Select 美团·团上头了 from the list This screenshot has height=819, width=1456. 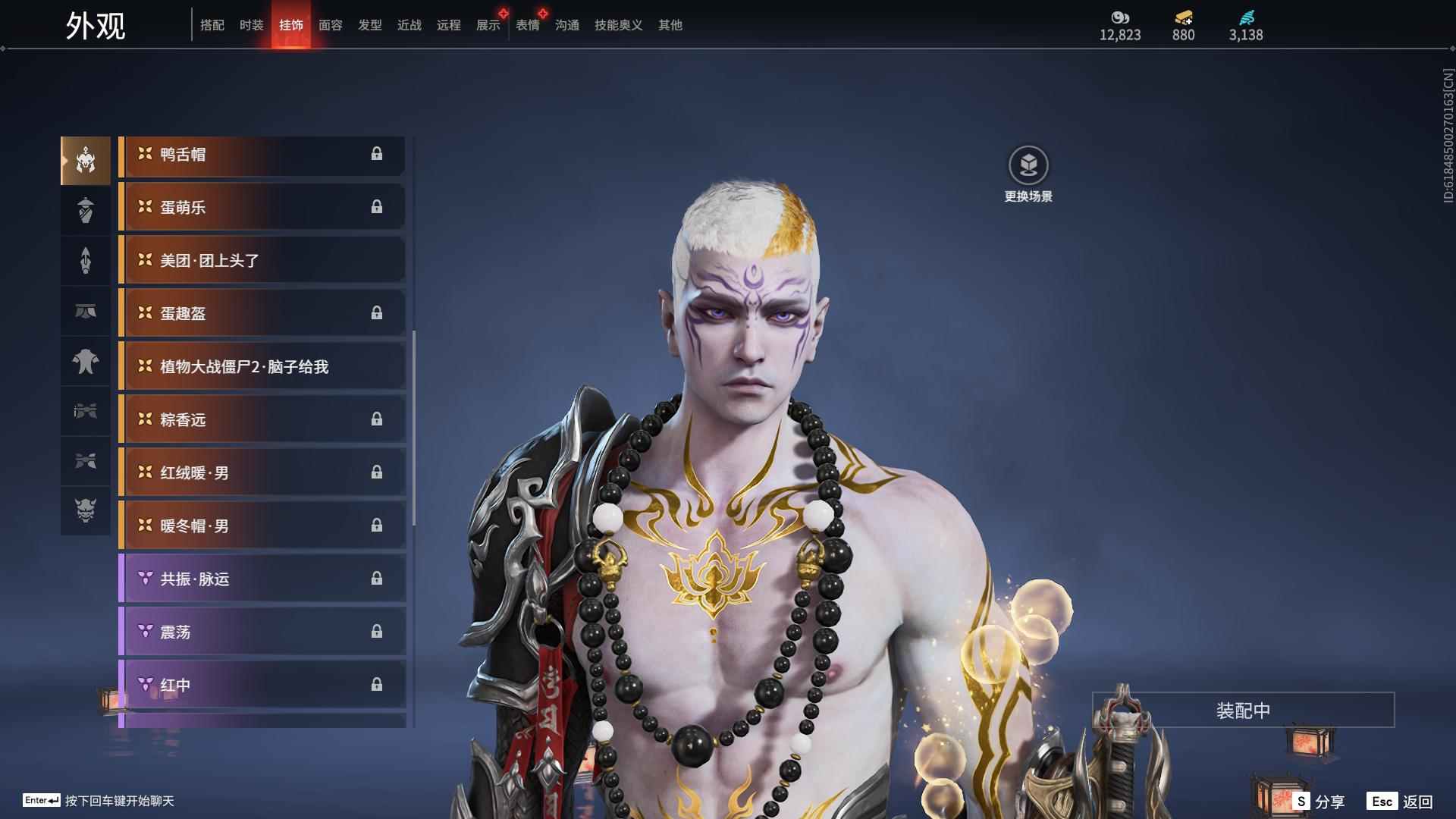pos(262,261)
